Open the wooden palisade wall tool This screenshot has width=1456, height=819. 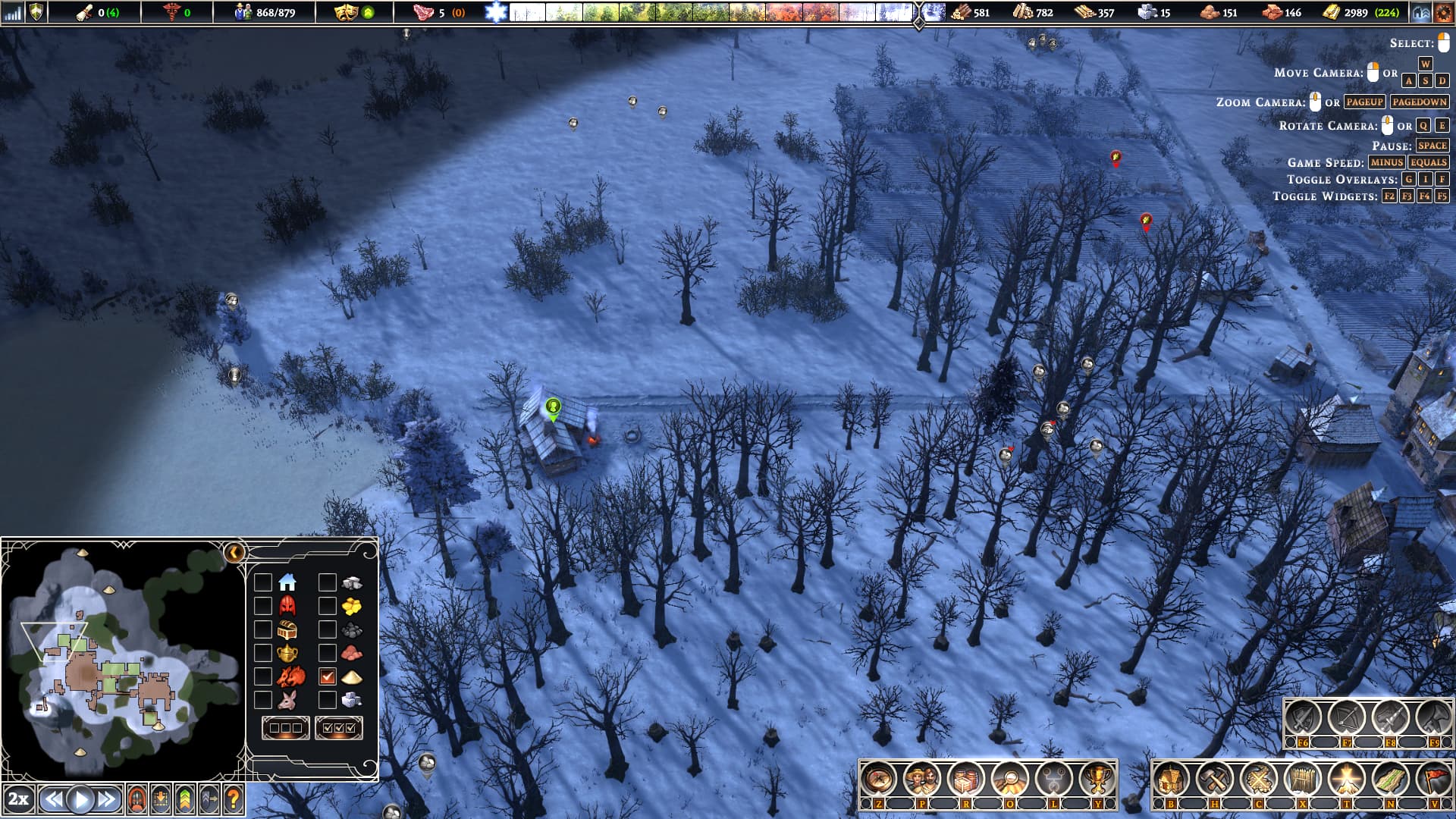(x=1302, y=779)
